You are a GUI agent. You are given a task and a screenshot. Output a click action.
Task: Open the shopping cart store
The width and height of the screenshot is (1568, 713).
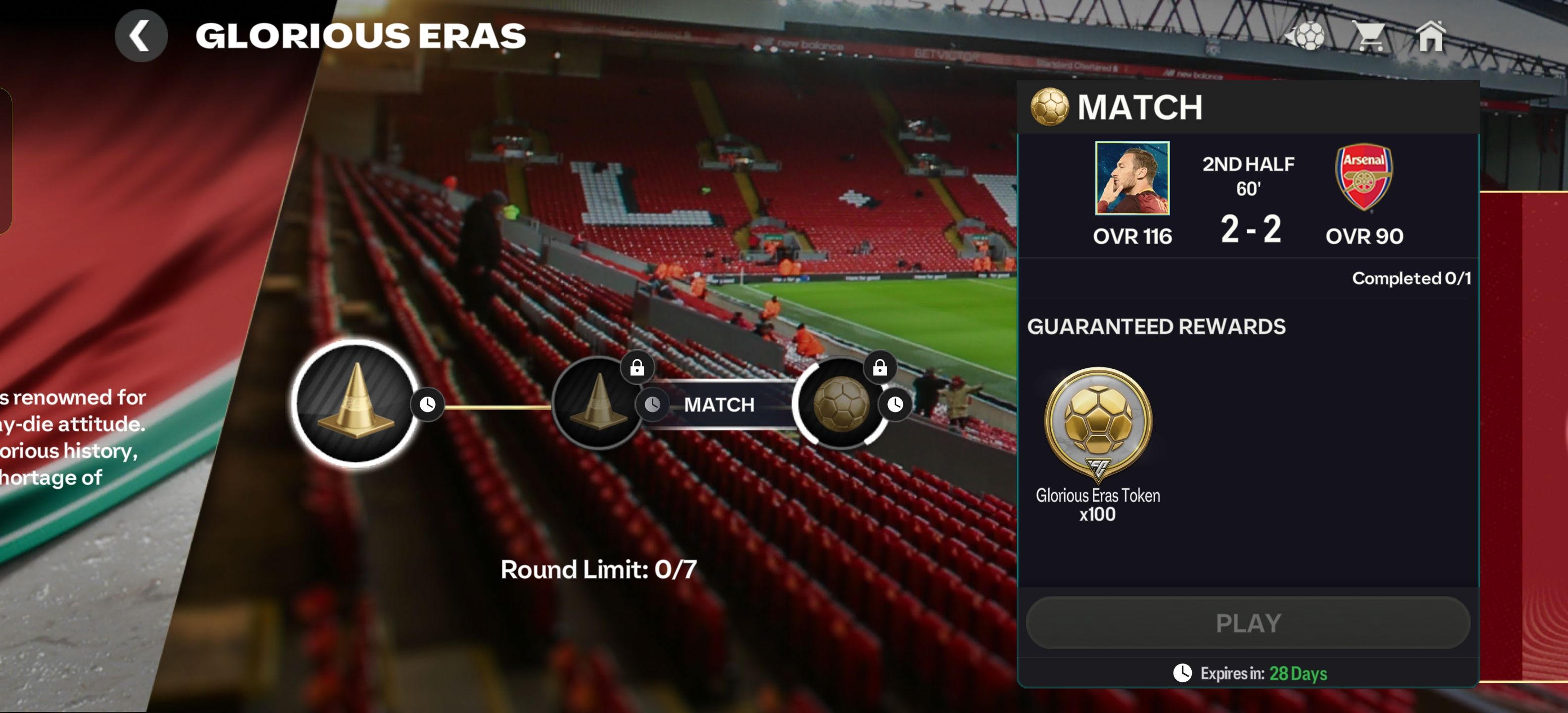[1369, 37]
